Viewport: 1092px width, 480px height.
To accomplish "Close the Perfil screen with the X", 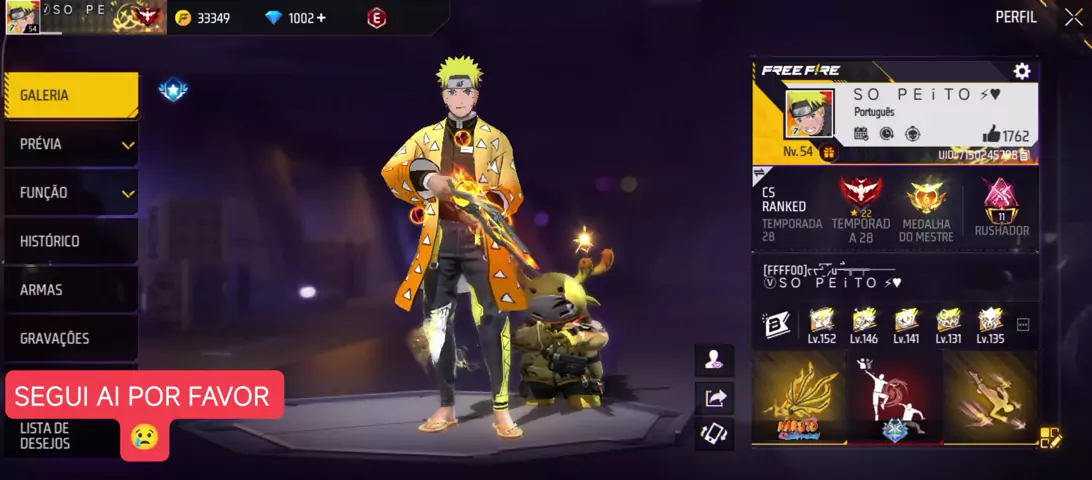I will (x=1073, y=17).
